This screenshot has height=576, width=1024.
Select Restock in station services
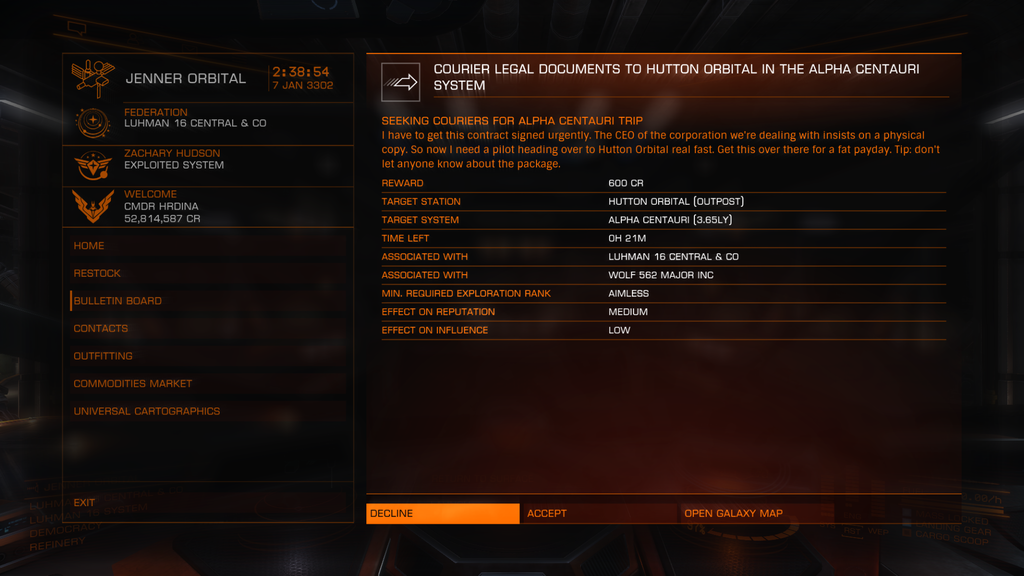click(97, 273)
